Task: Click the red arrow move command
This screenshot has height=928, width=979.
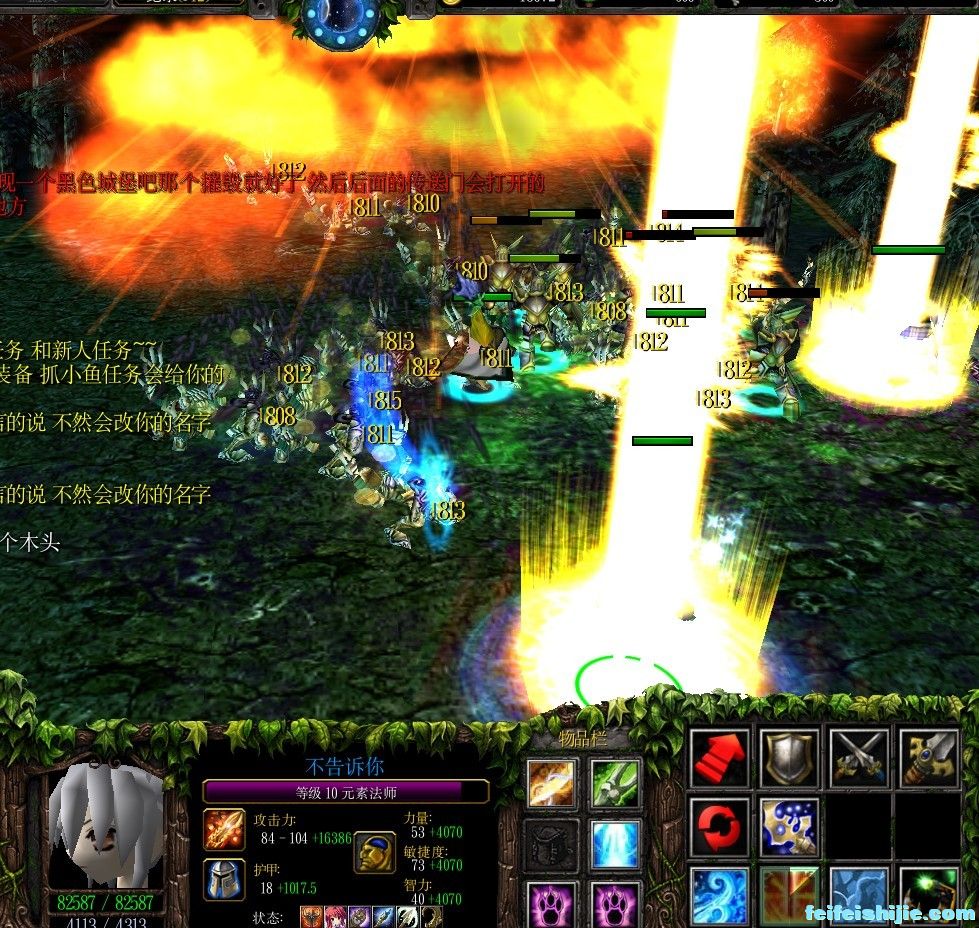Action: coord(720,759)
